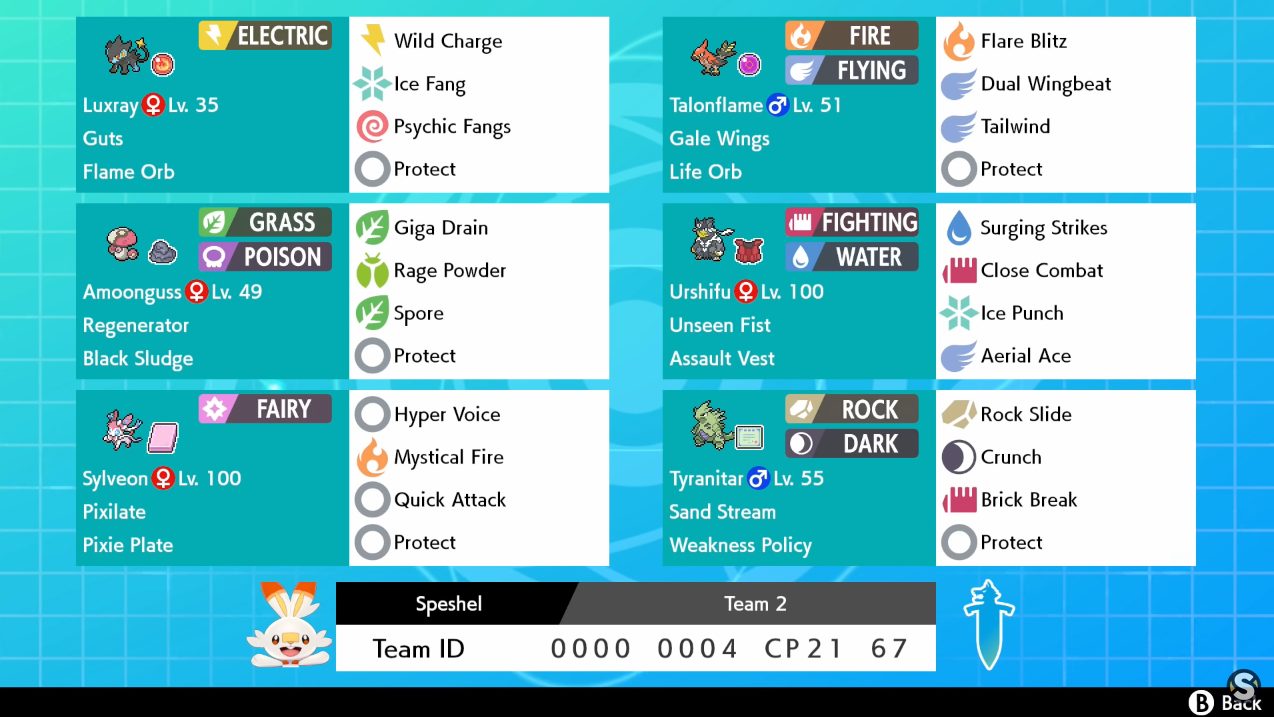Click the Wild Charge move

click(x=447, y=41)
